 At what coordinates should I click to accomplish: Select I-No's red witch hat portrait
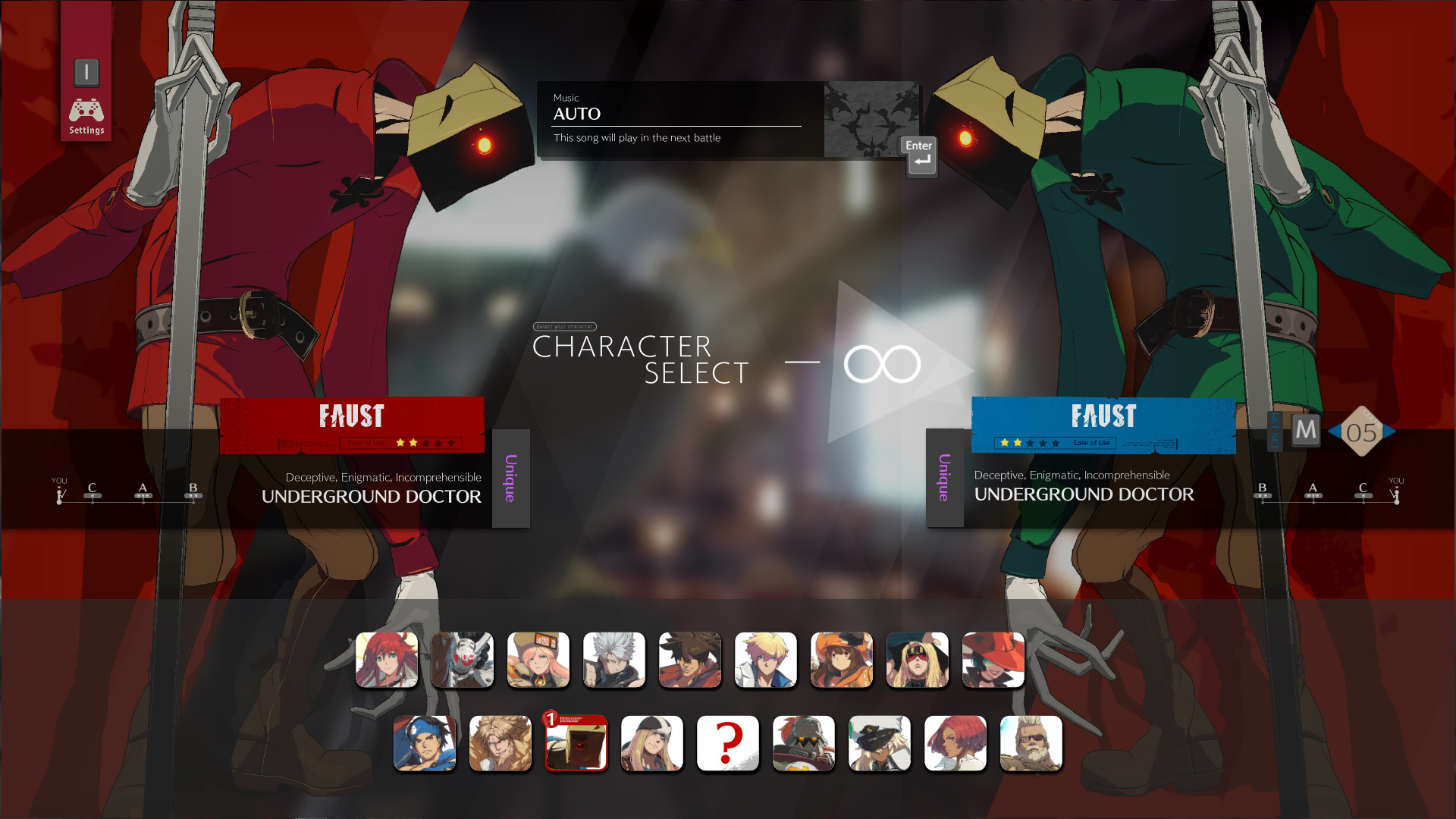click(x=993, y=660)
